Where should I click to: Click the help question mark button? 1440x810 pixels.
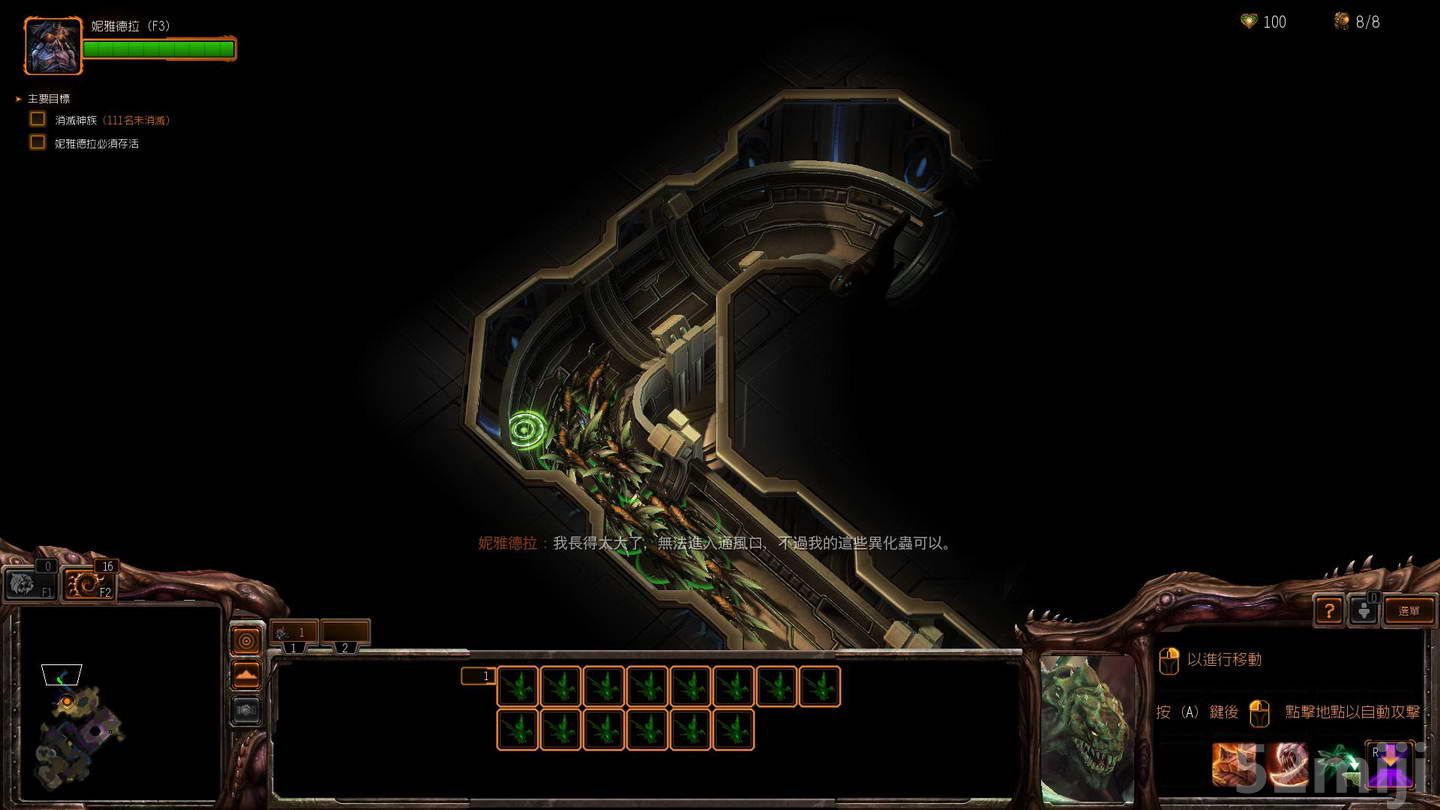[x=1328, y=610]
